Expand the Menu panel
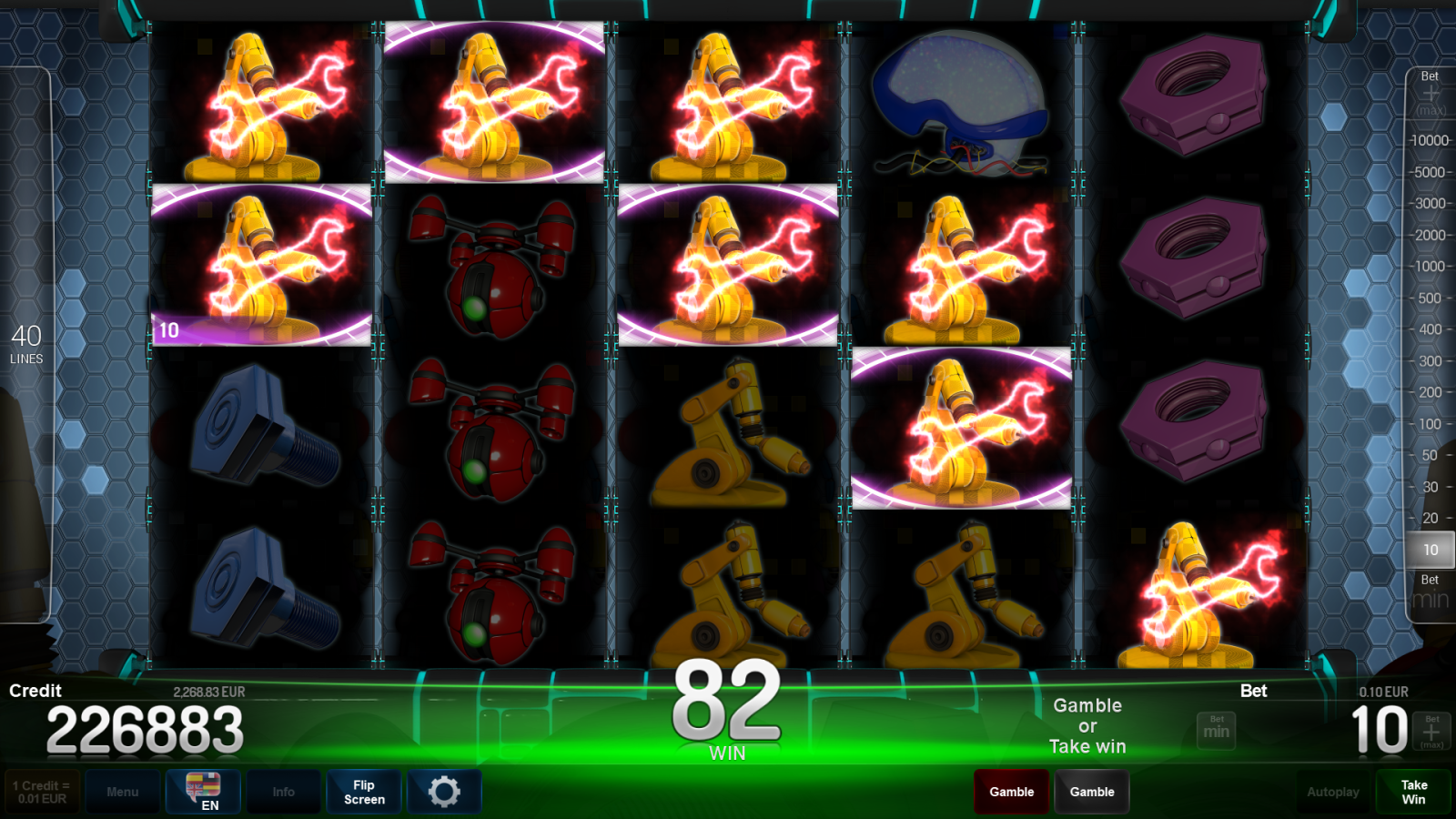 tap(123, 791)
